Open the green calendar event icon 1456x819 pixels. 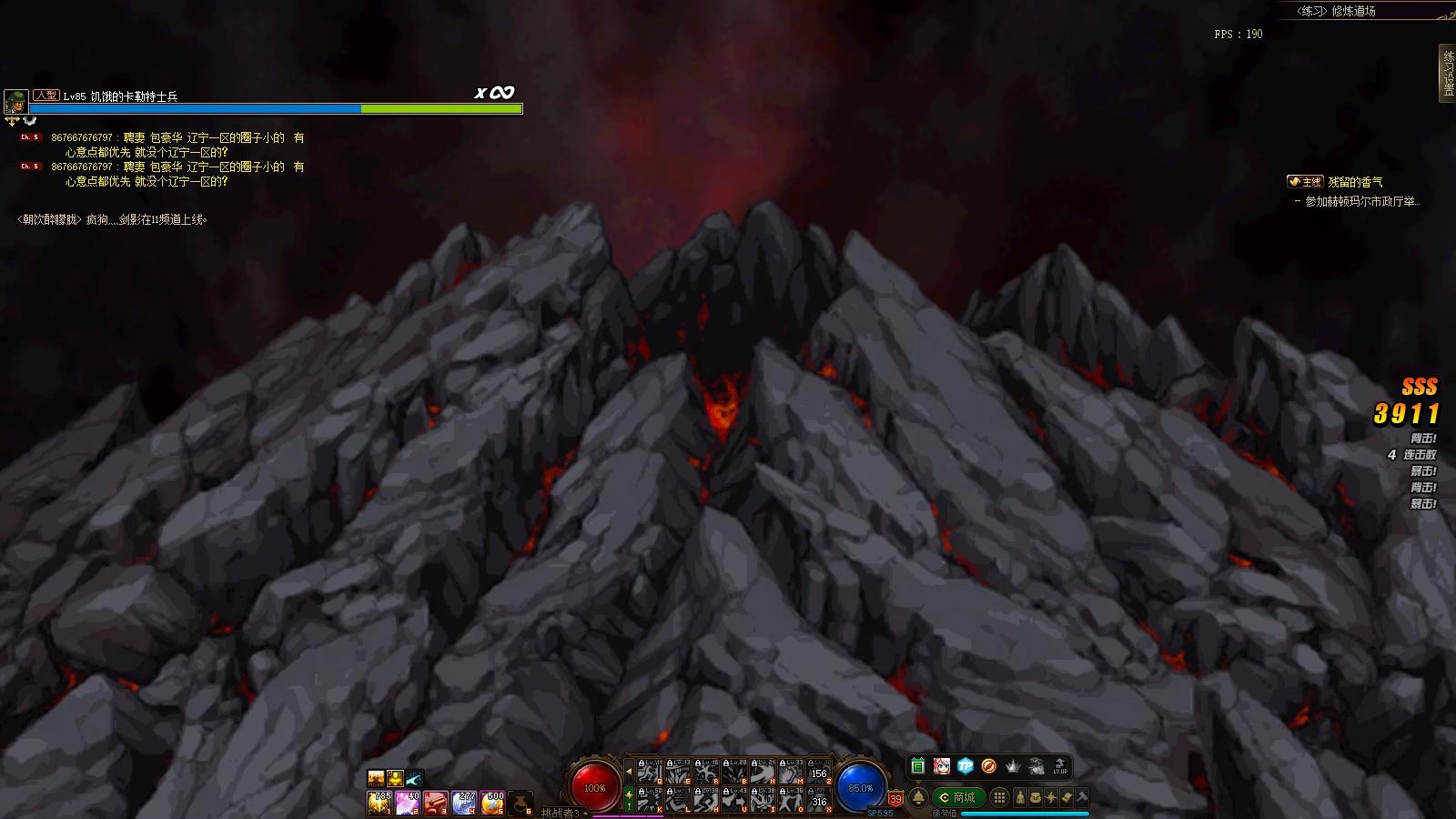pos(917,767)
